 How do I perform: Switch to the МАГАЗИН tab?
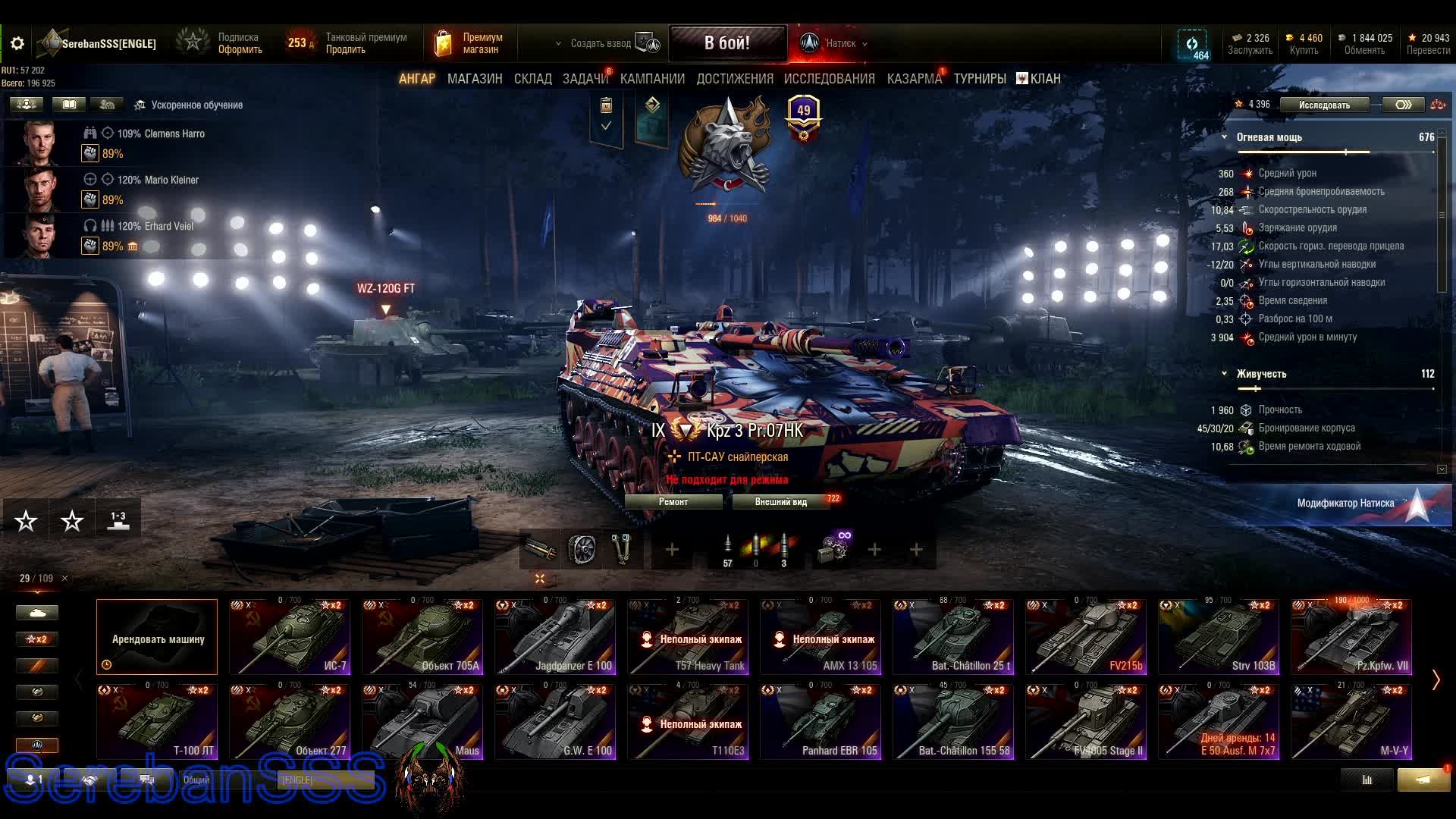click(475, 79)
